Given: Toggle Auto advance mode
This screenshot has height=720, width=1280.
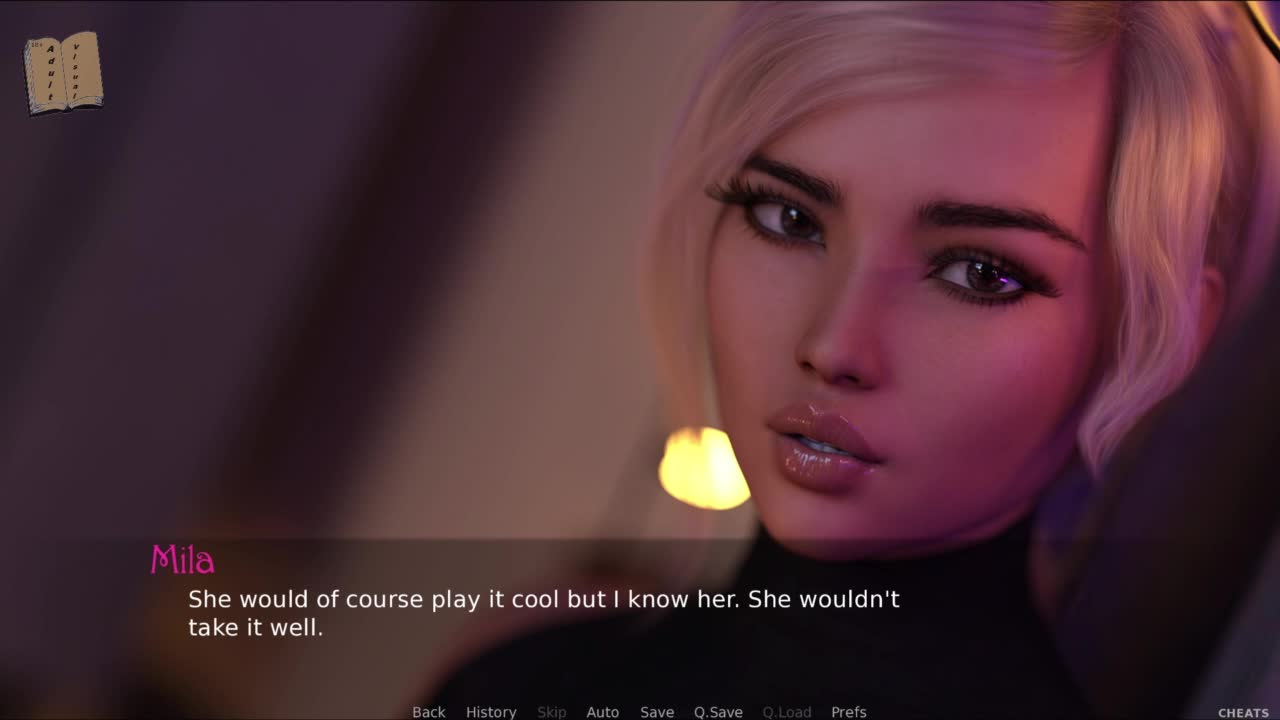Looking at the screenshot, I should coord(602,712).
